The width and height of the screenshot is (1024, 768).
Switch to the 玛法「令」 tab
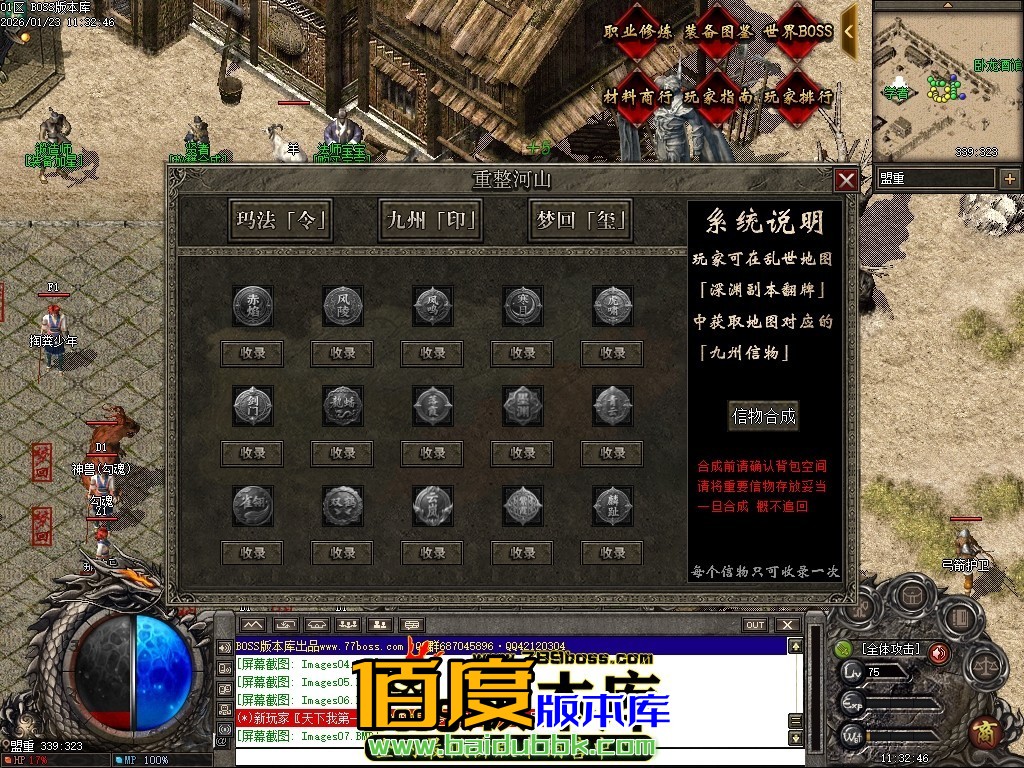tap(280, 220)
